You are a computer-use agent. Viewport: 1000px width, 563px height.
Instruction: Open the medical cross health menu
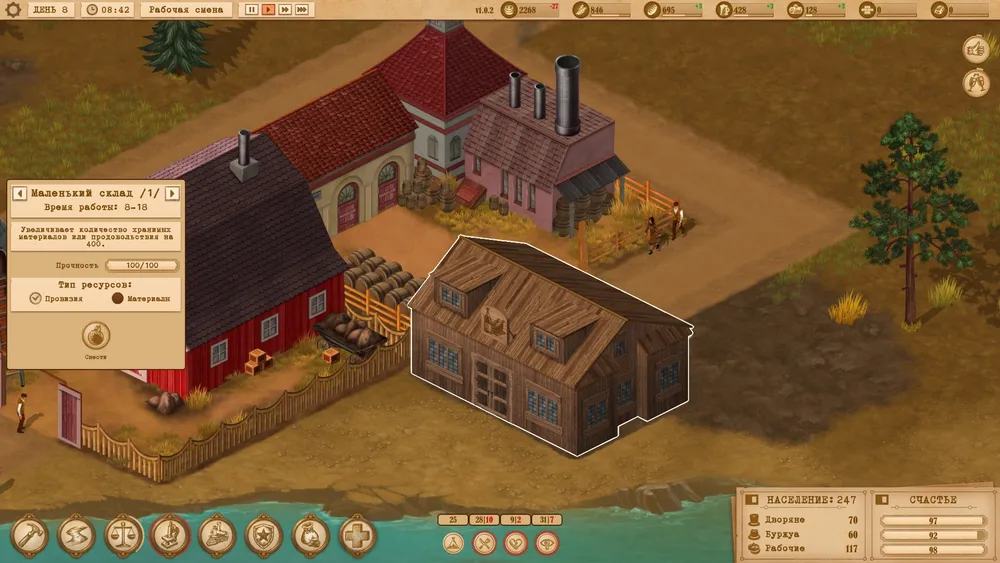[358, 536]
